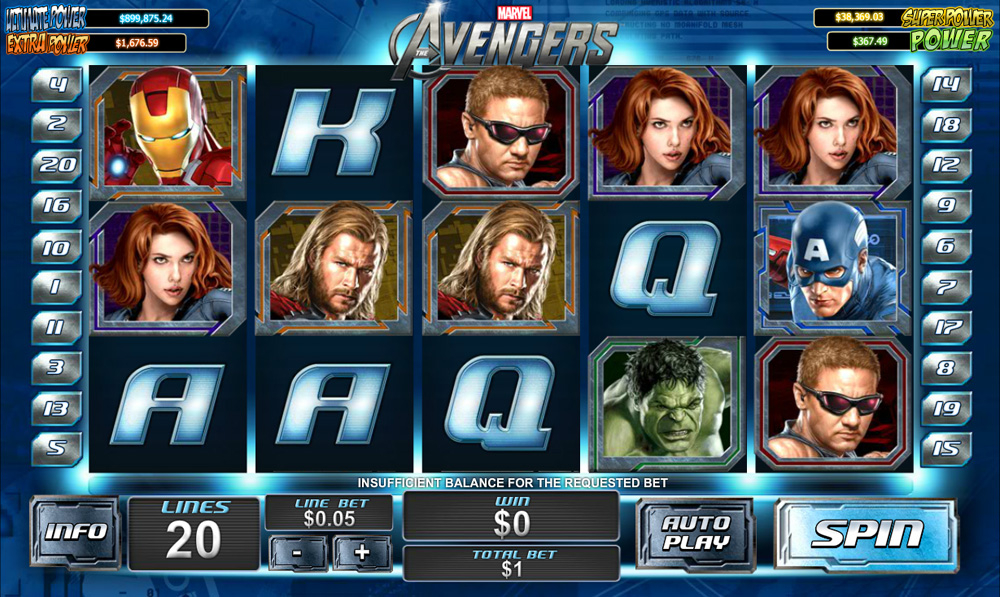Viewport: 1000px width, 597px height.
Task: Choose payline number 16 marker
Action: (57, 206)
